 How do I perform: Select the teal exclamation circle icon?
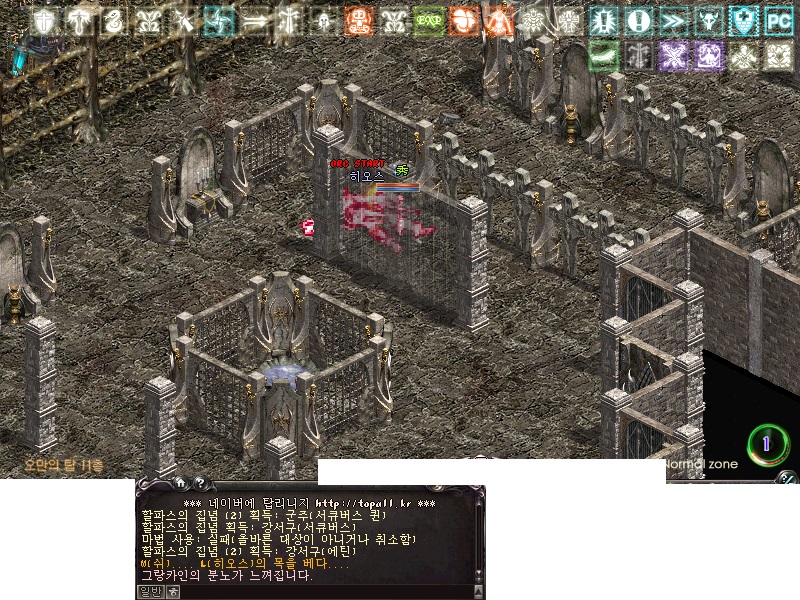pos(638,20)
